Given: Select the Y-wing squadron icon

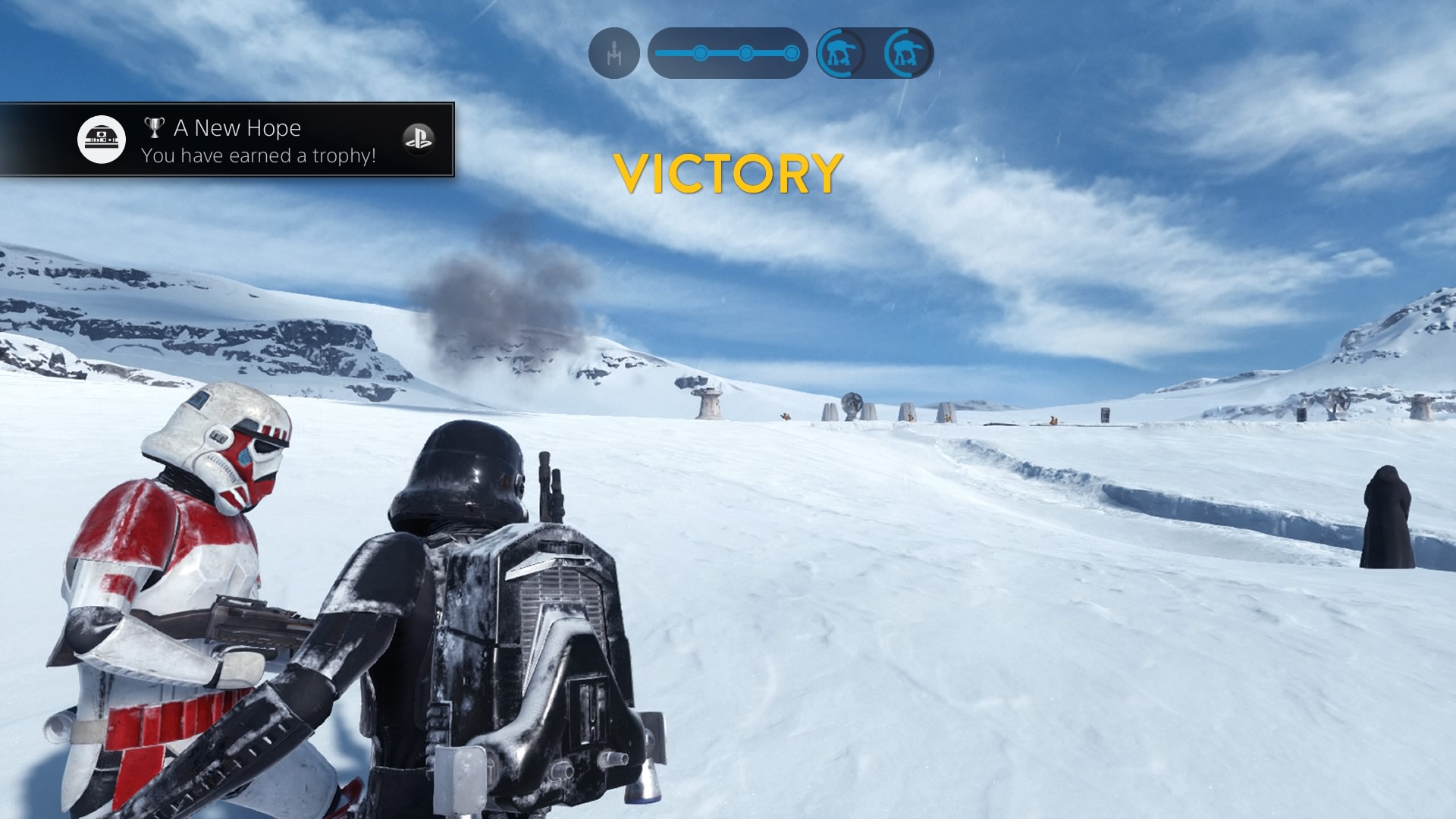Looking at the screenshot, I should pos(614,54).
